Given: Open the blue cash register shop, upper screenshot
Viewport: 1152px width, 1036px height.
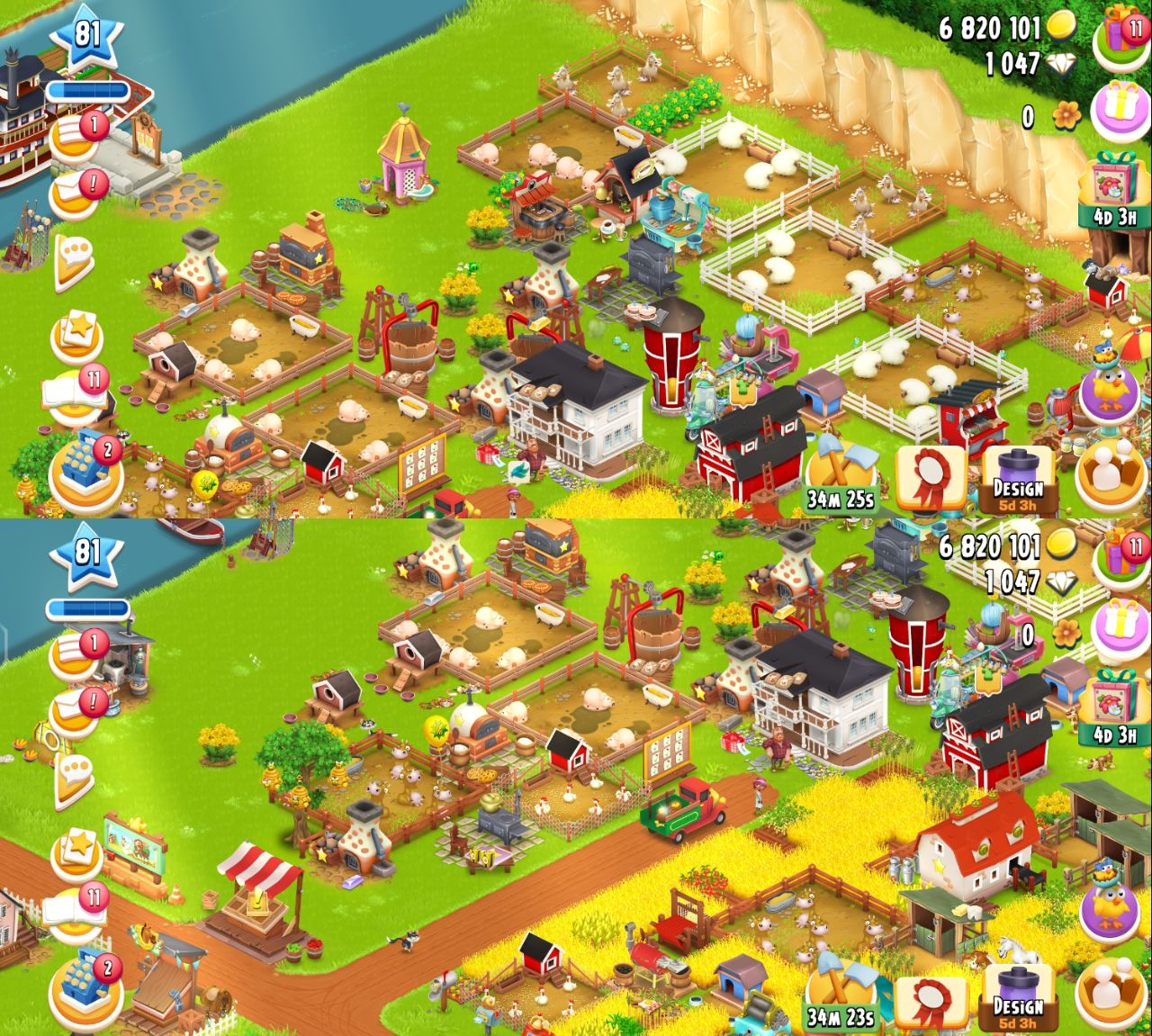Looking at the screenshot, I should point(86,470).
